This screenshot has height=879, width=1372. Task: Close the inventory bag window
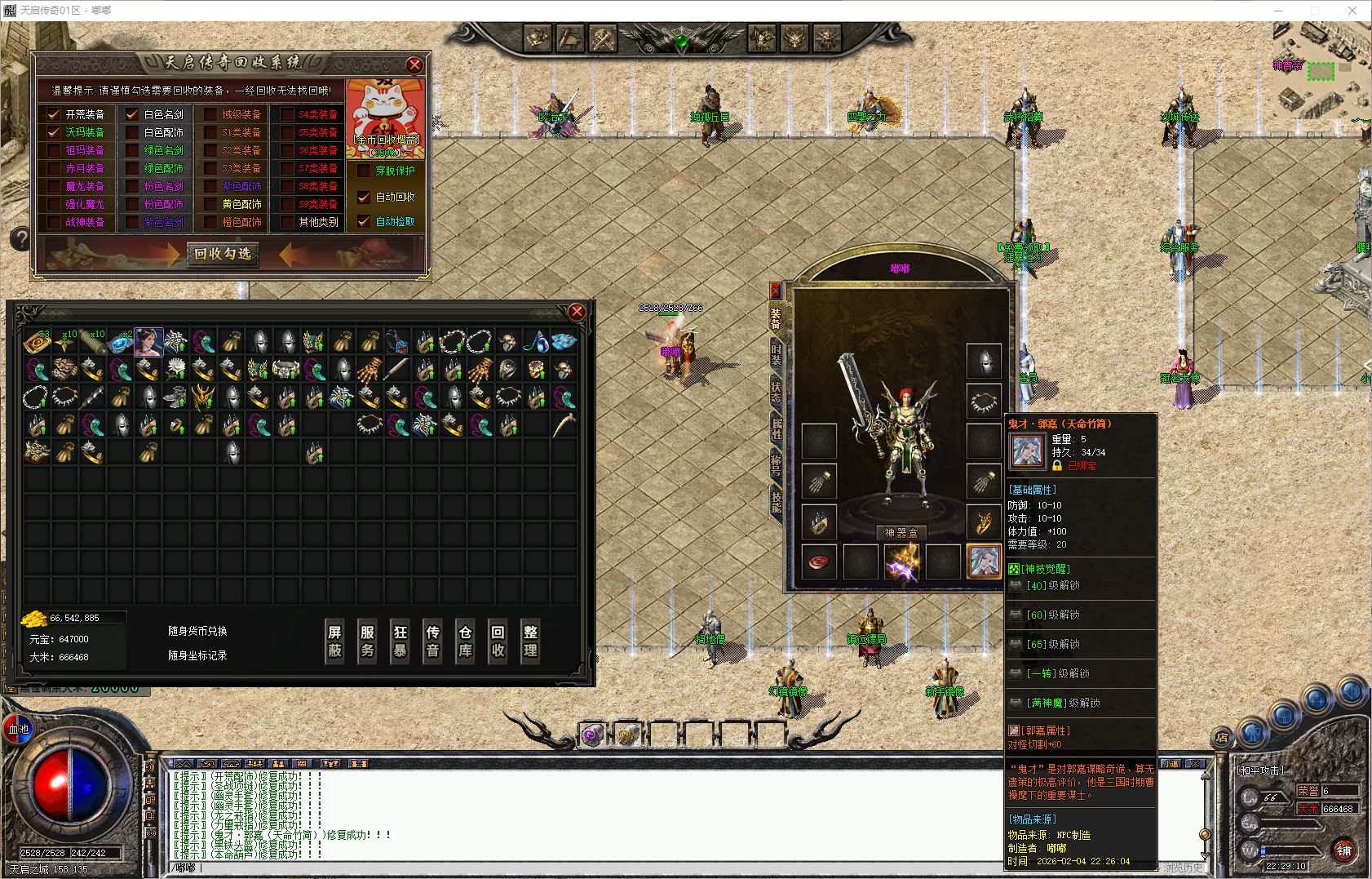577,311
